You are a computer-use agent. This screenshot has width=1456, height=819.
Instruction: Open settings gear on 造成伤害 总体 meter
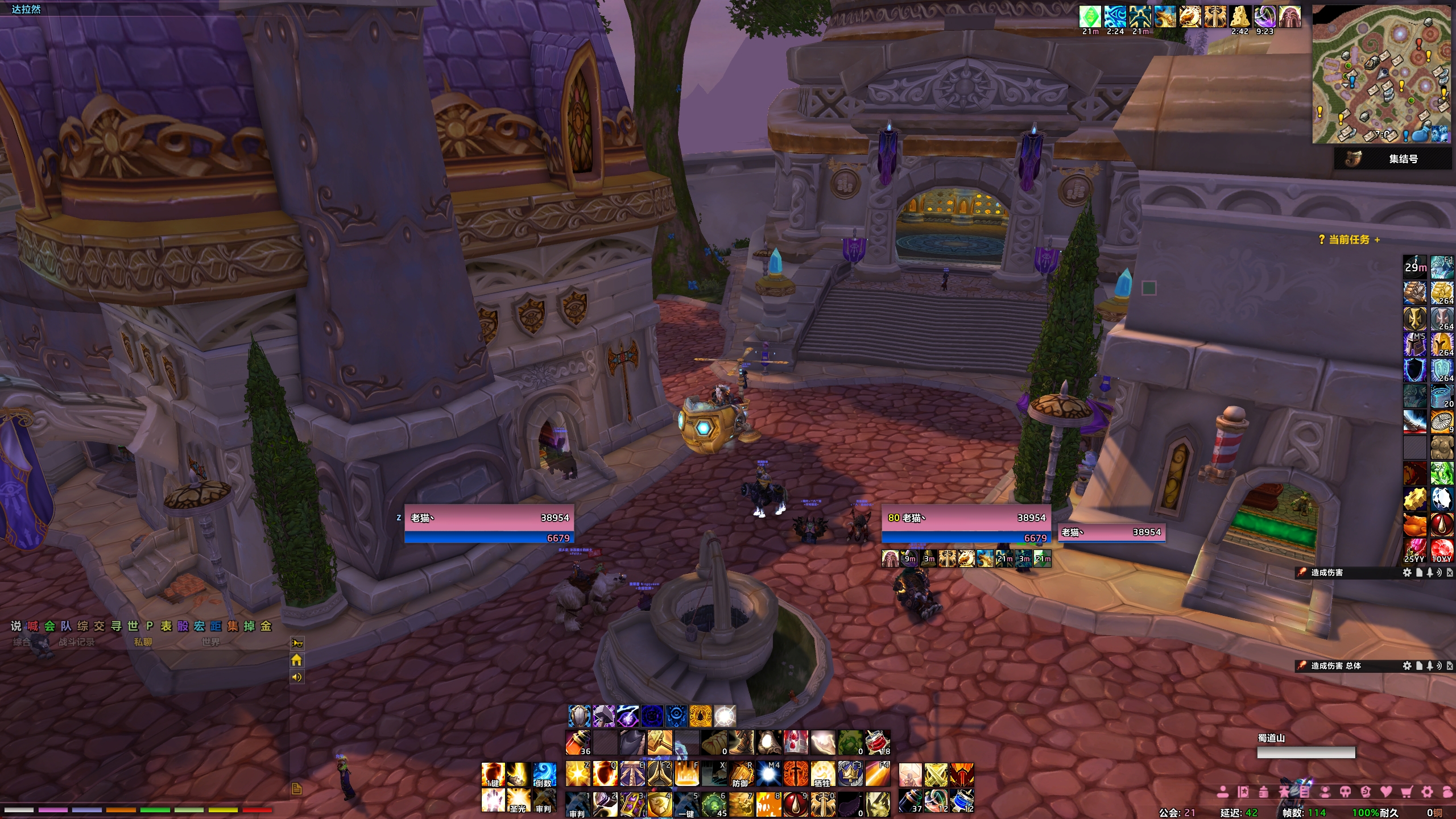tap(1407, 665)
